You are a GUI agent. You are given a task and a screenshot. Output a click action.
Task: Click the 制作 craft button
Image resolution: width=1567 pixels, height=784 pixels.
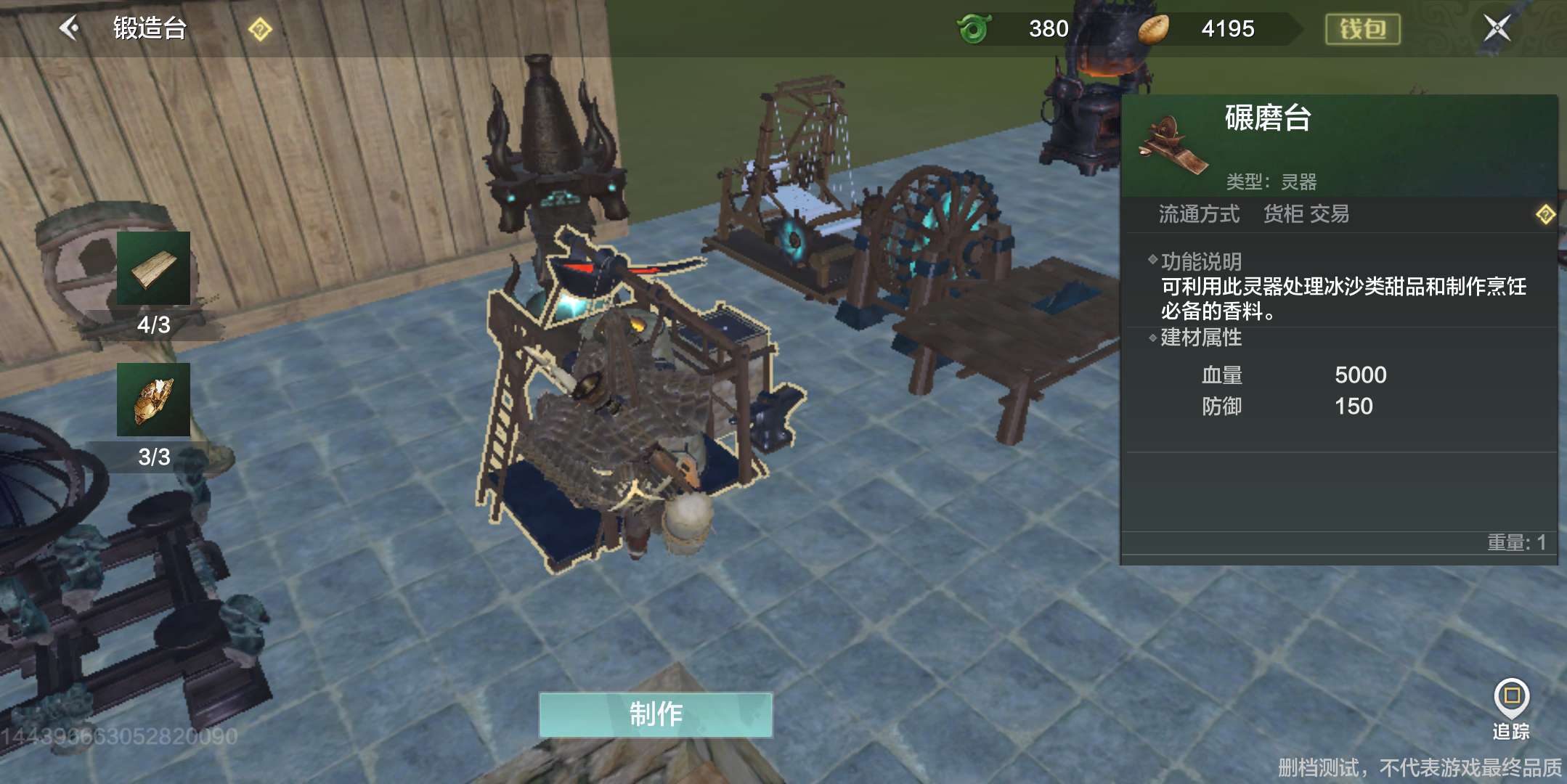click(655, 714)
